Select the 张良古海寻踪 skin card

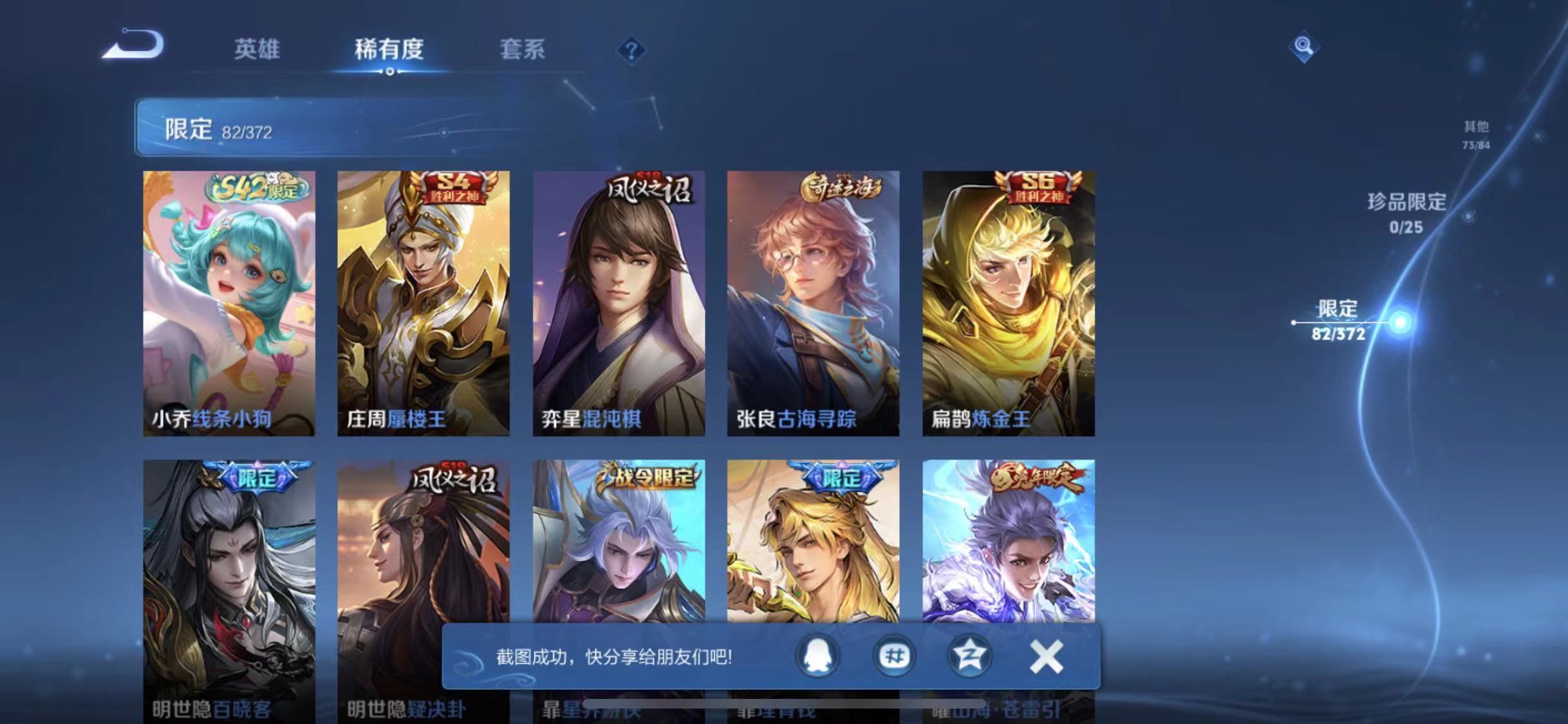(x=812, y=302)
